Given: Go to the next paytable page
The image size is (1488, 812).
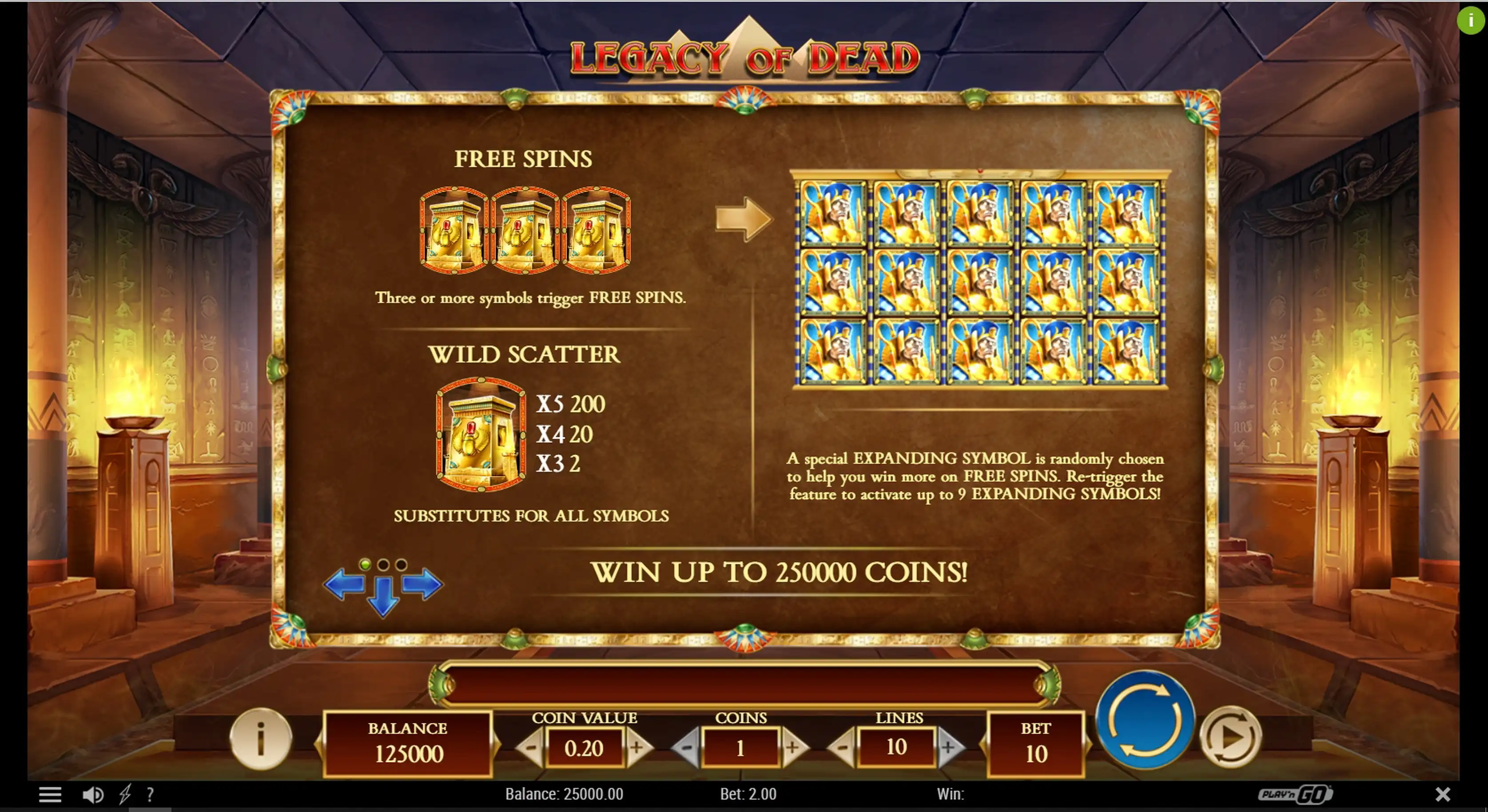Looking at the screenshot, I should pos(423,585).
